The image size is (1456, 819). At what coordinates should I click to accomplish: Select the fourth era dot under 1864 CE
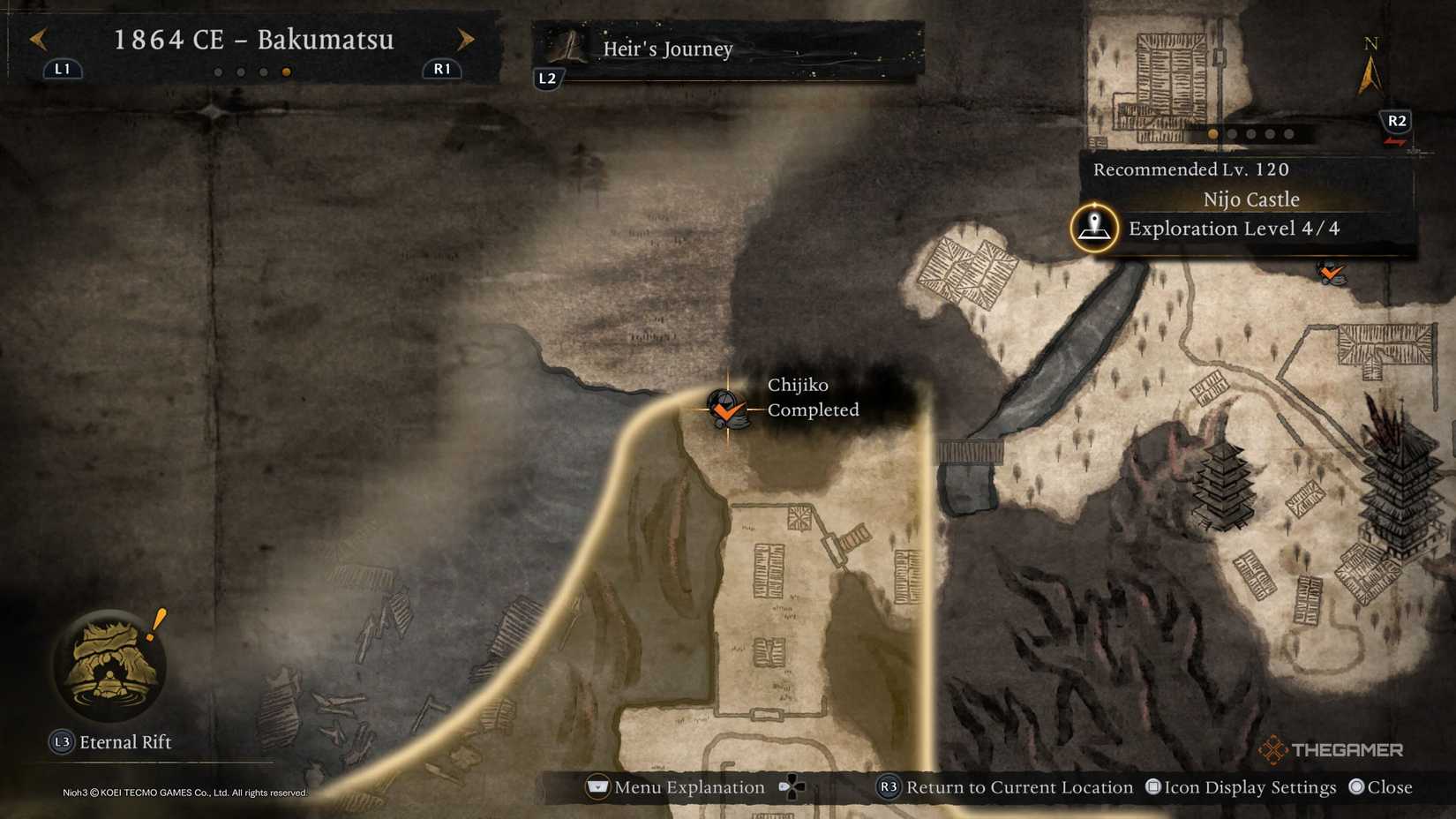pyautogui.click(x=285, y=72)
